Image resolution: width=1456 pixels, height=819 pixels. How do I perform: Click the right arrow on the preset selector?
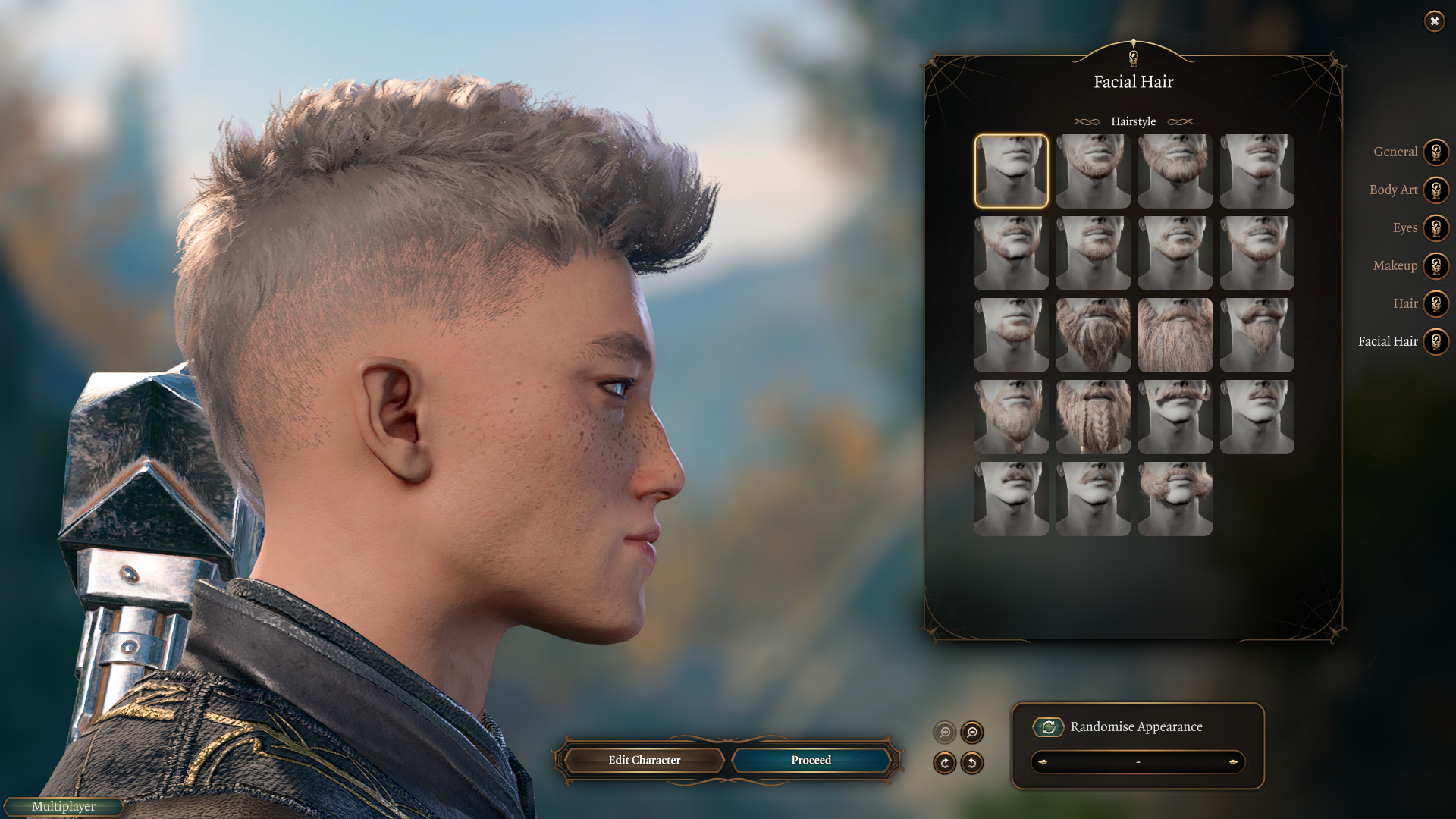tap(1234, 763)
